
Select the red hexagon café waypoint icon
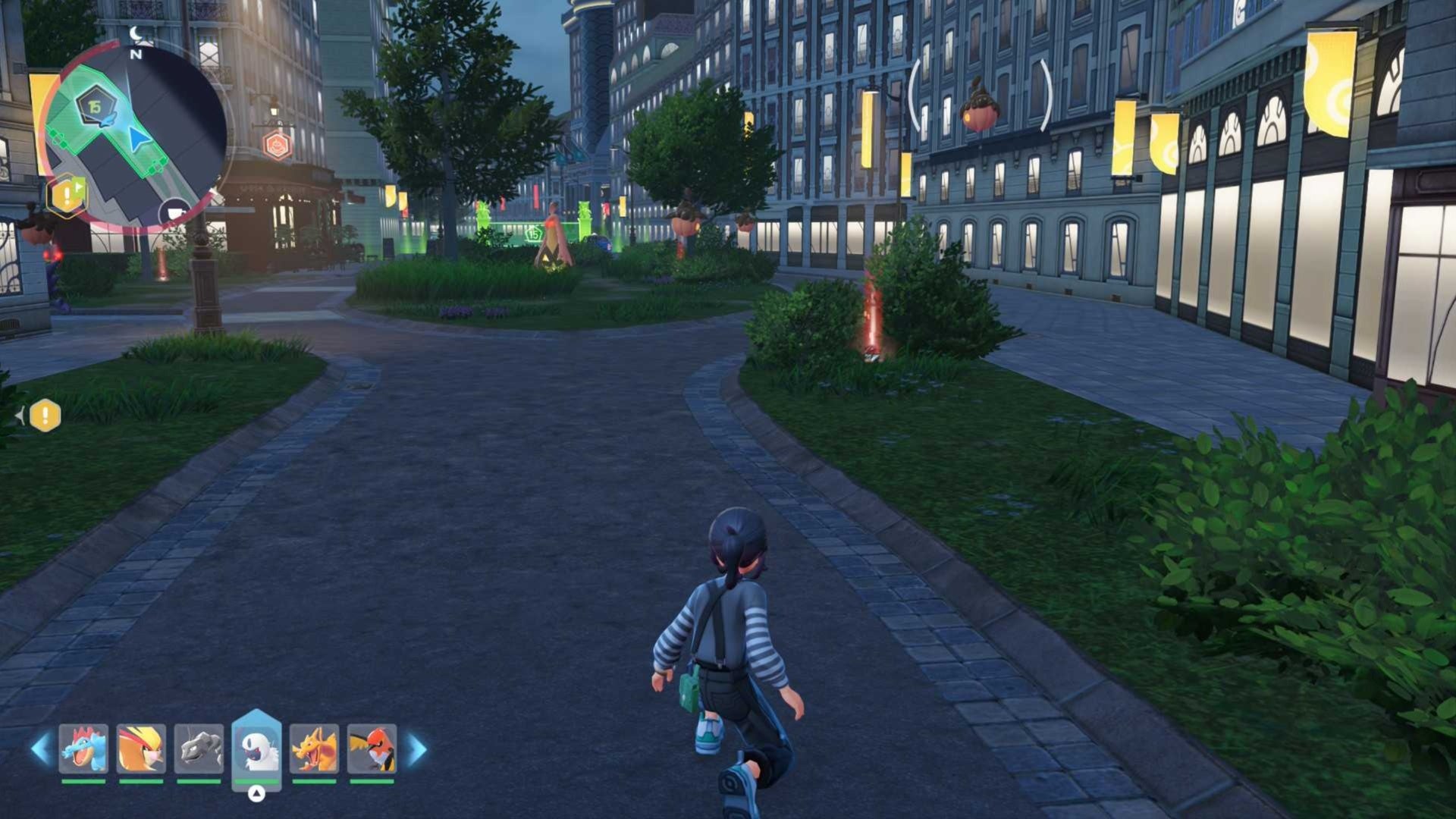coord(278,145)
